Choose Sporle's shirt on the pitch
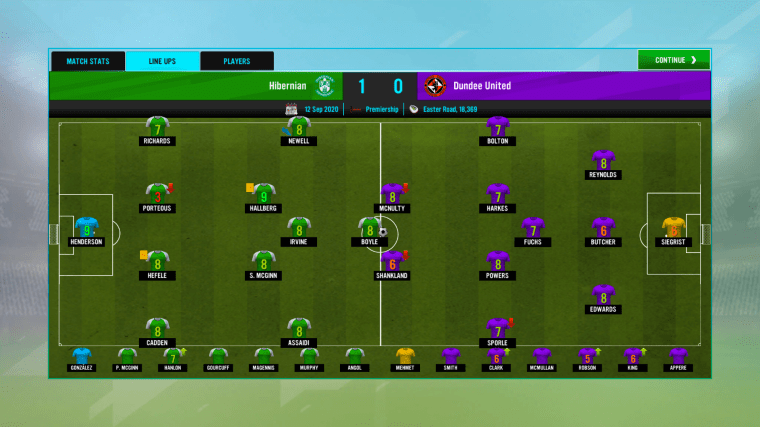760x427 pixels. 497,330
